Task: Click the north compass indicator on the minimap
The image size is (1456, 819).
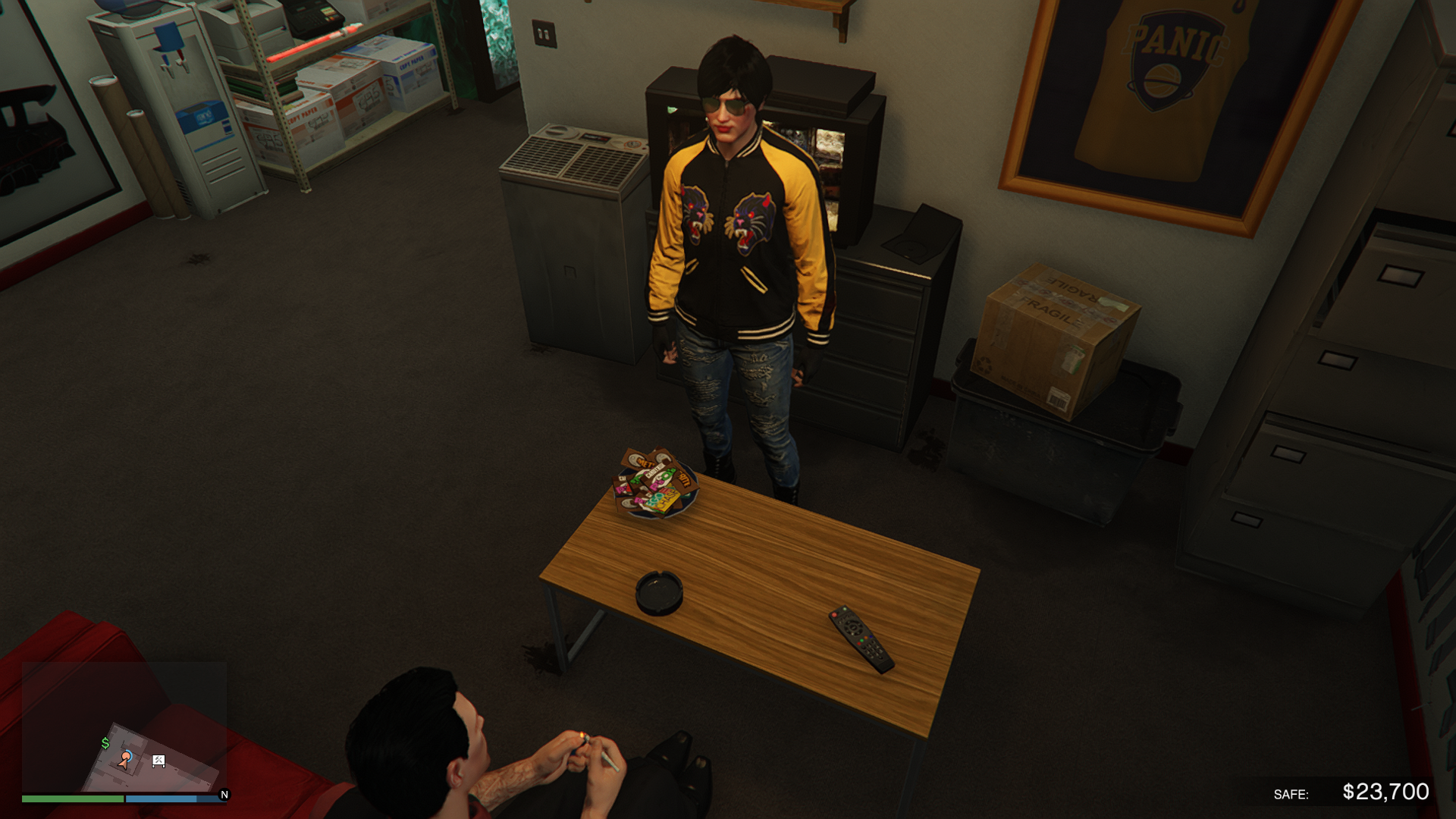Action: tap(224, 795)
